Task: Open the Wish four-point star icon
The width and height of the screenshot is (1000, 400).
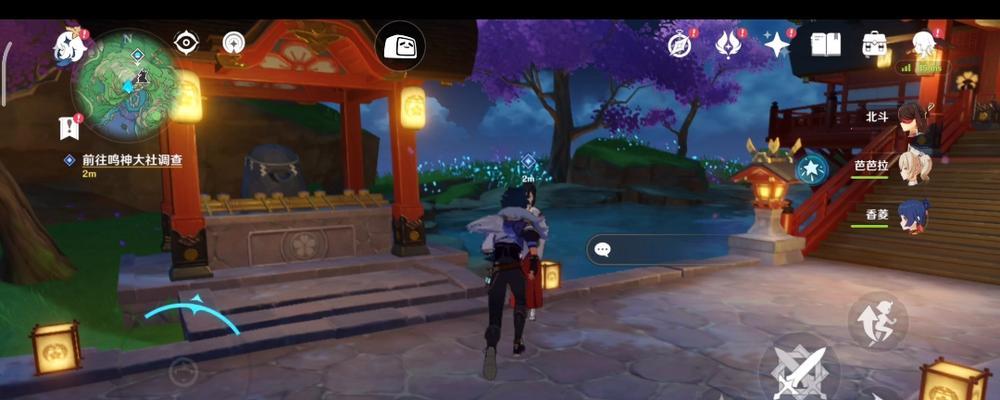Action: tap(776, 44)
